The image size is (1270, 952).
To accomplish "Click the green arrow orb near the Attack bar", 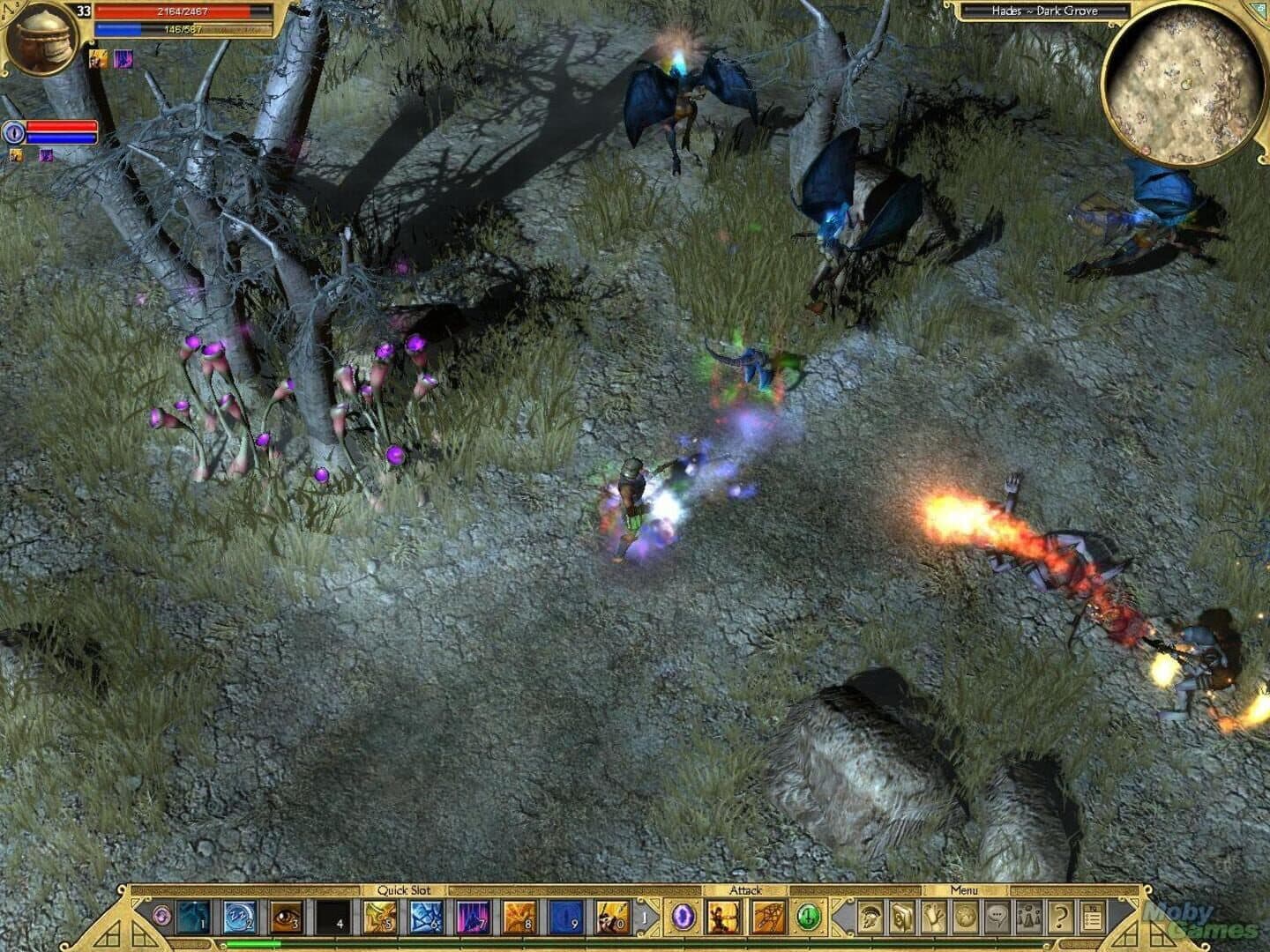I will (x=809, y=917).
